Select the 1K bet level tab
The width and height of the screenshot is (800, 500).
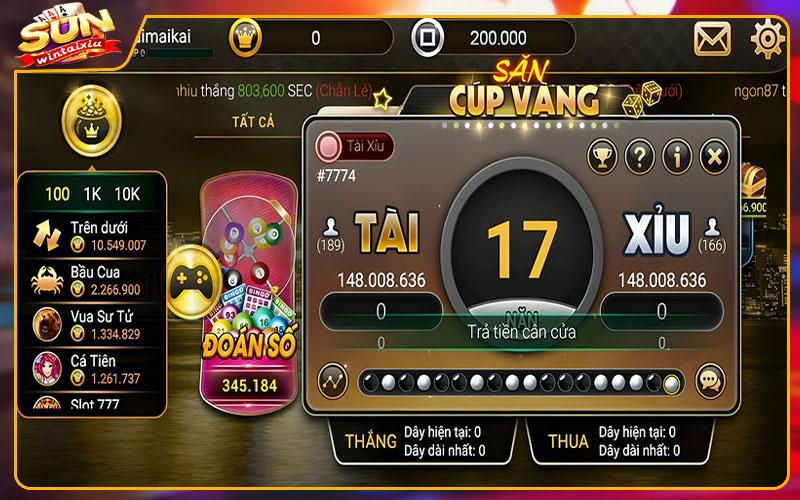[91, 194]
